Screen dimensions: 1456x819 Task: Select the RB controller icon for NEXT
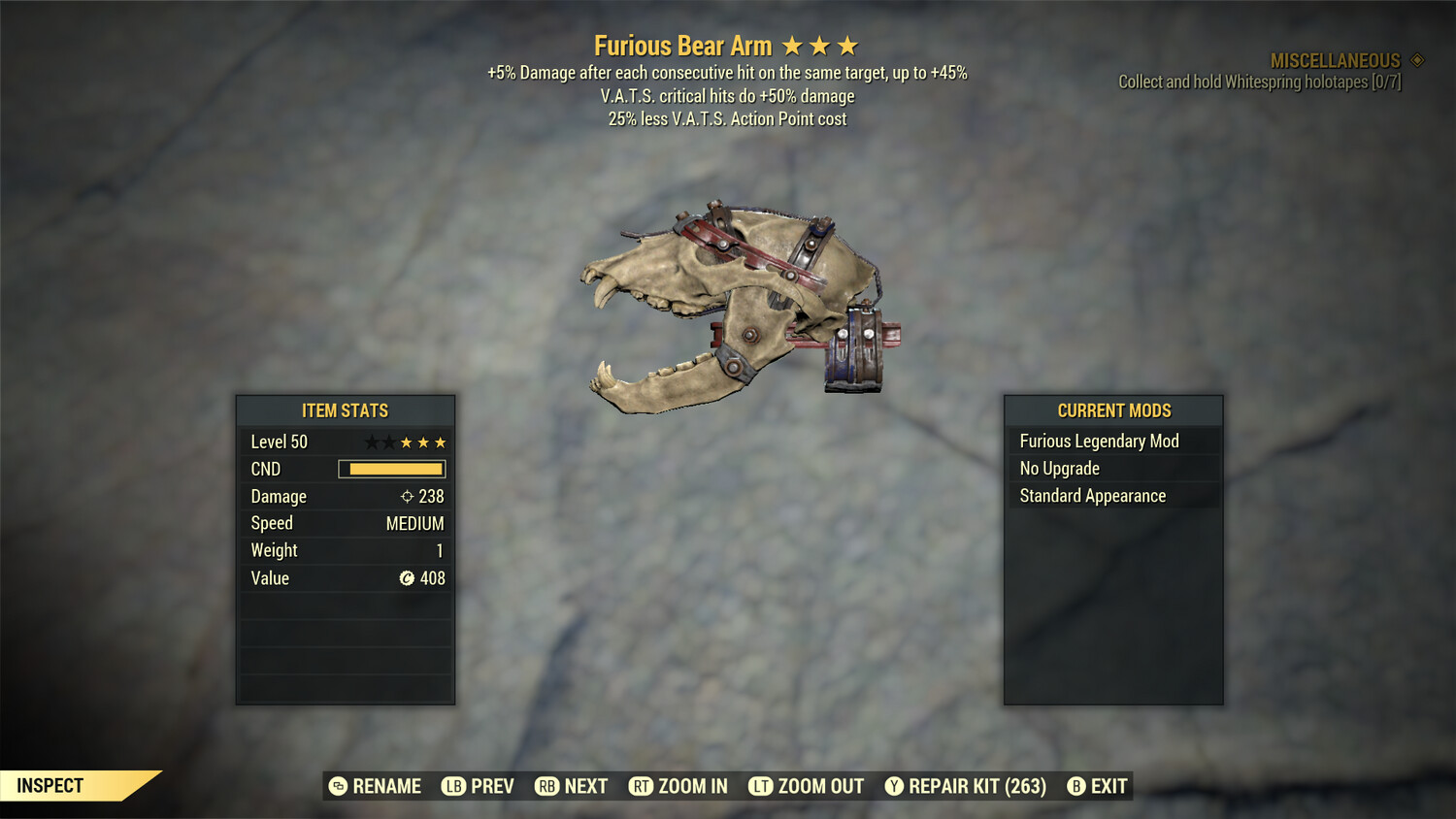546,786
